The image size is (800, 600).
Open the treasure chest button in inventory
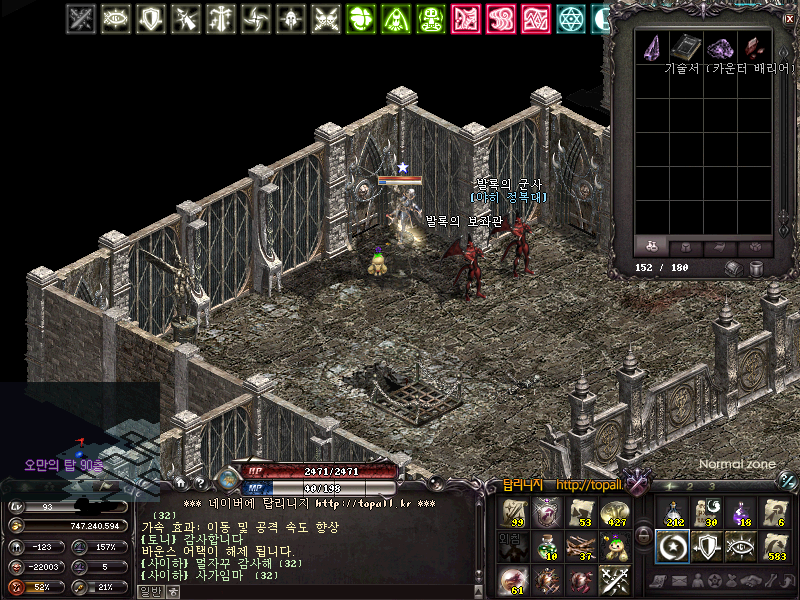[x=732, y=268]
